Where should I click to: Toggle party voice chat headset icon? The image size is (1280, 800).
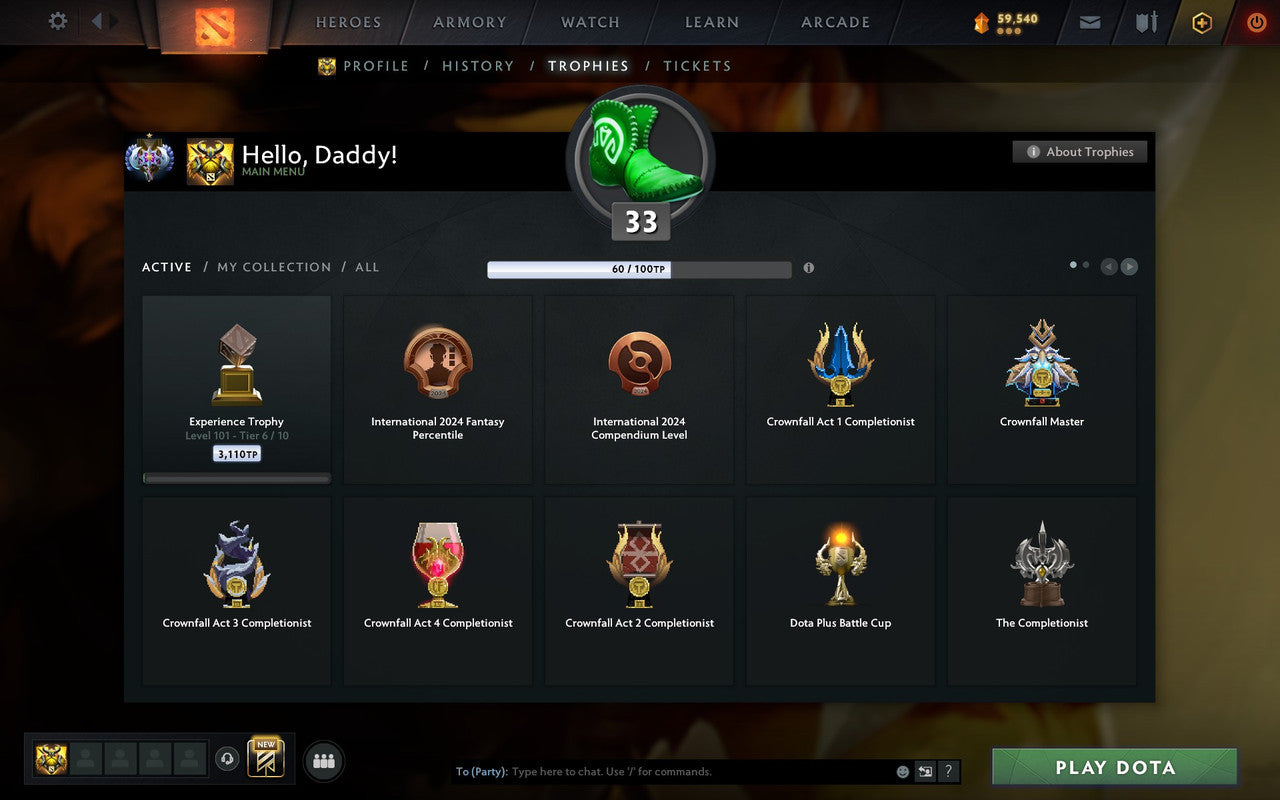[x=228, y=759]
